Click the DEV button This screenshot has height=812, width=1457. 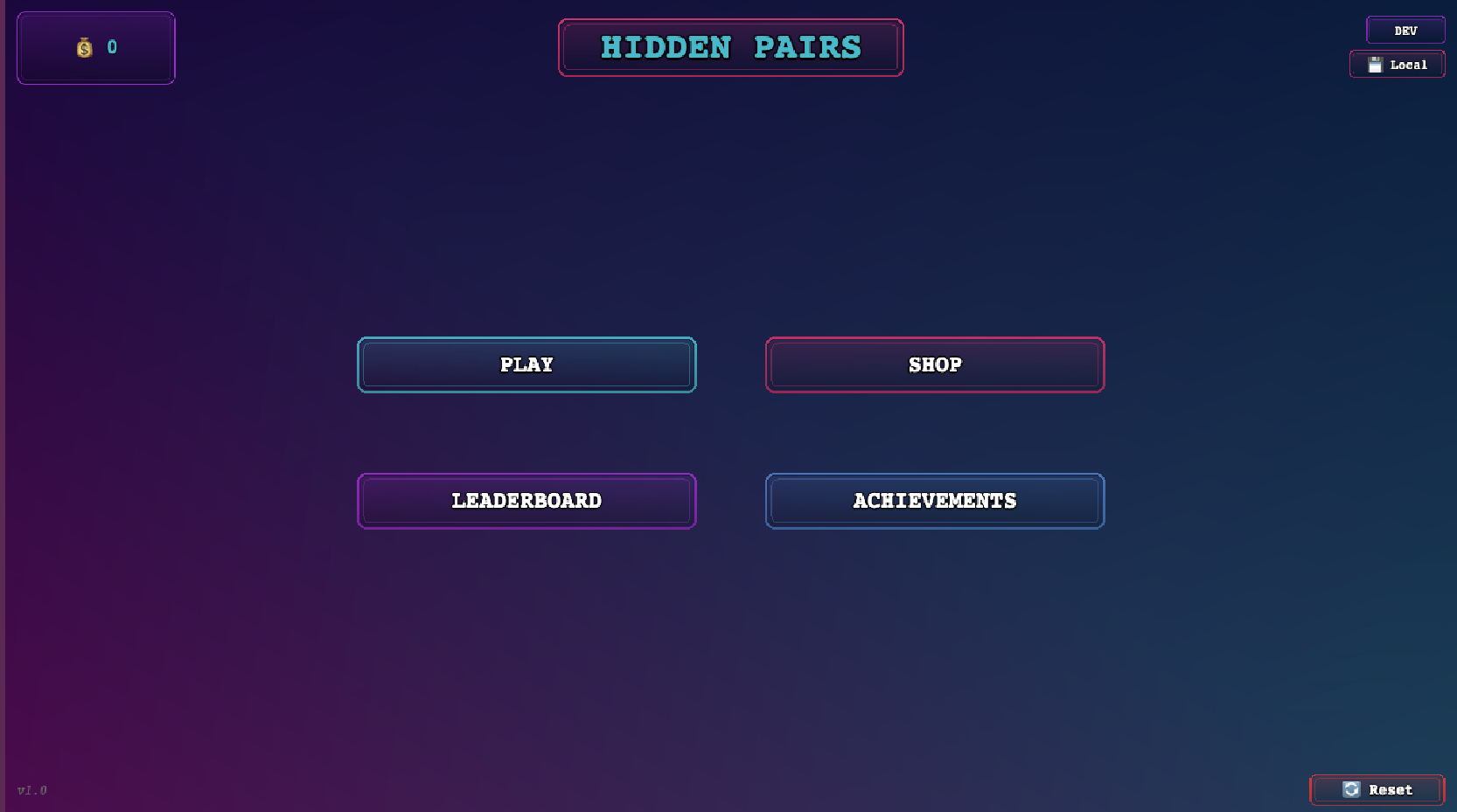1405,31
